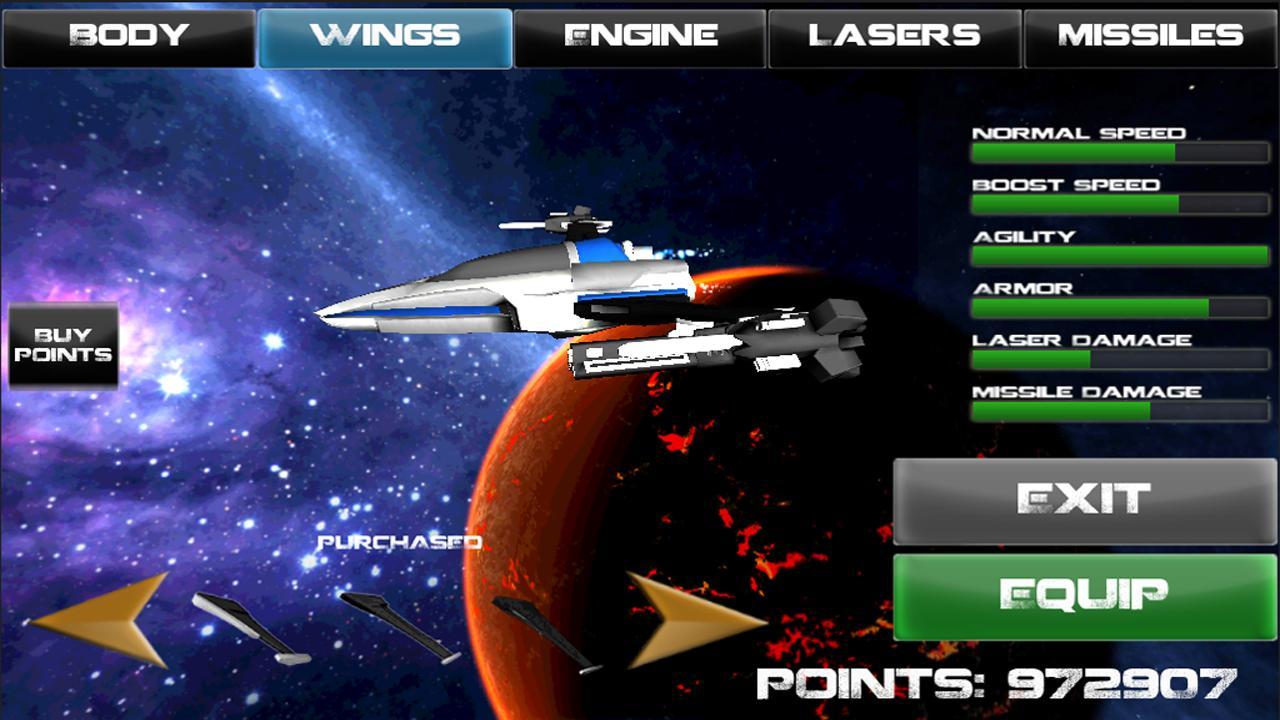
Task: View the LASERS tab
Action: click(x=895, y=36)
